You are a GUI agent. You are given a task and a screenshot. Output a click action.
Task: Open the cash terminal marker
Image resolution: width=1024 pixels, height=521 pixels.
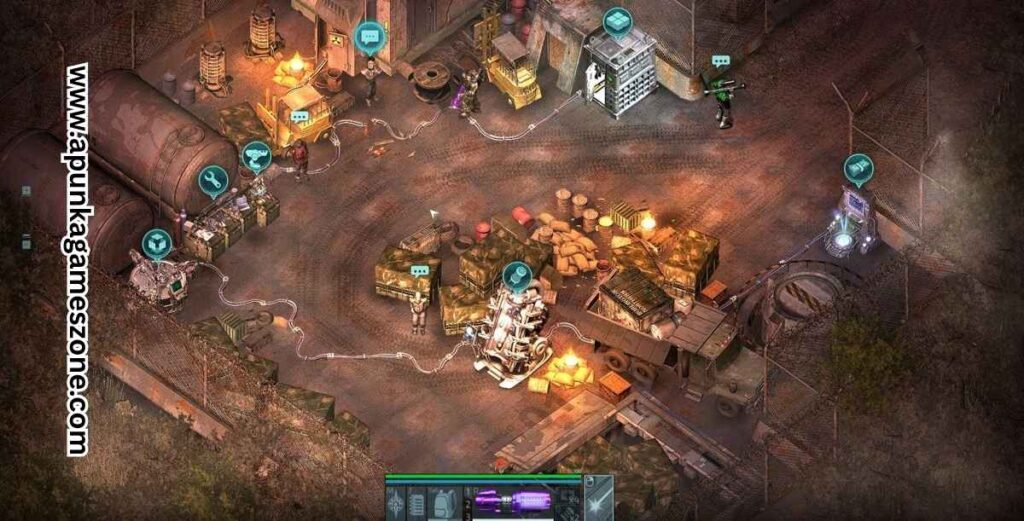tap(858, 167)
